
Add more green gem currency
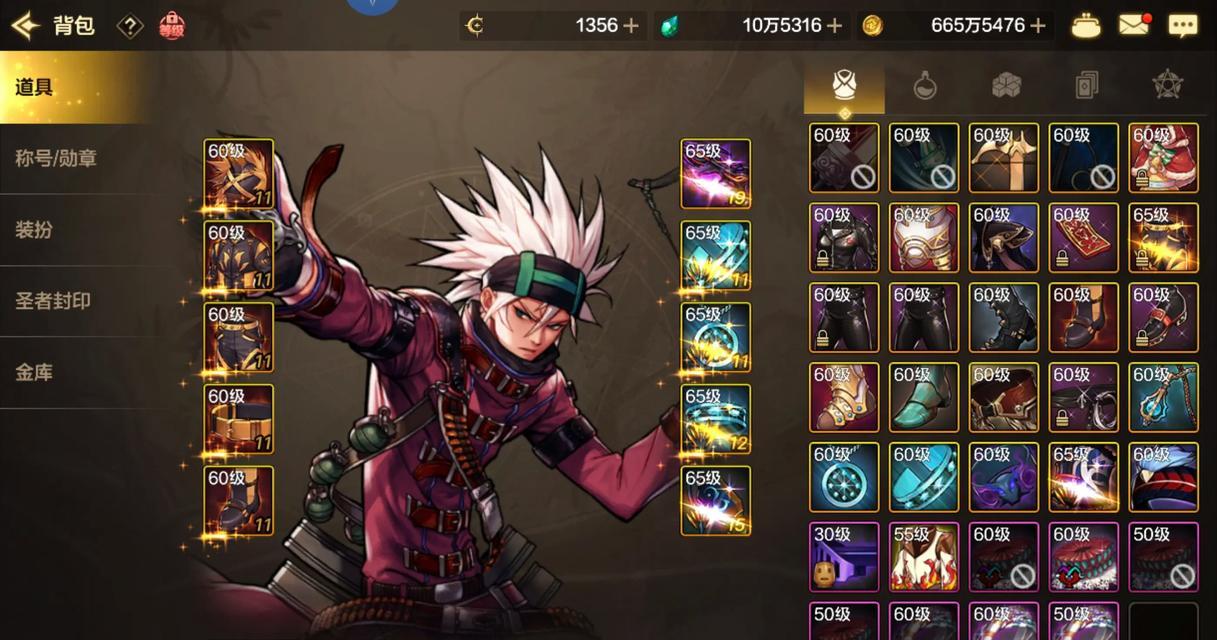click(835, 26)
